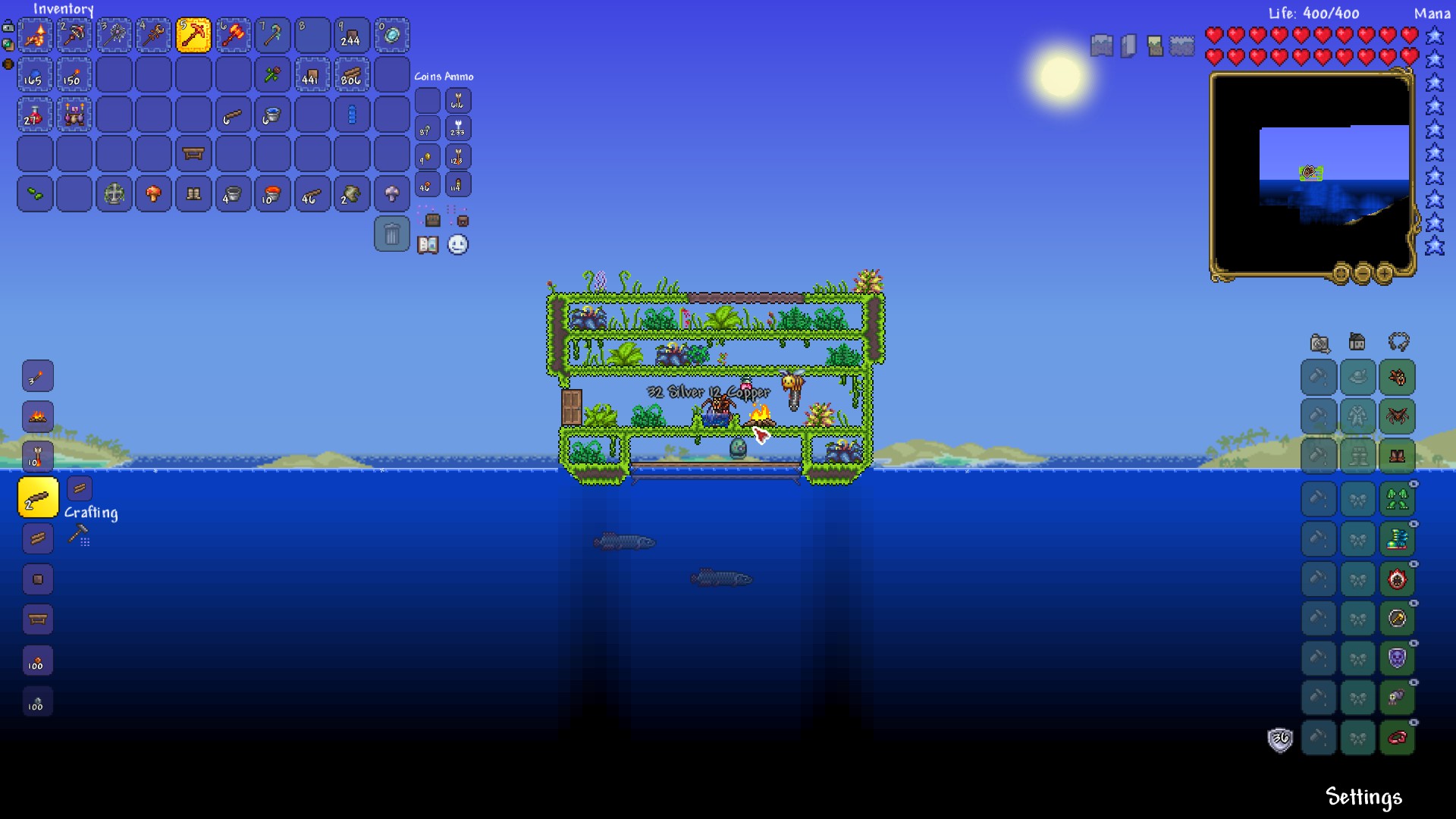Select the mushroom item in the inventory
The image size is (1456, 819).
(x=154, y=194)
